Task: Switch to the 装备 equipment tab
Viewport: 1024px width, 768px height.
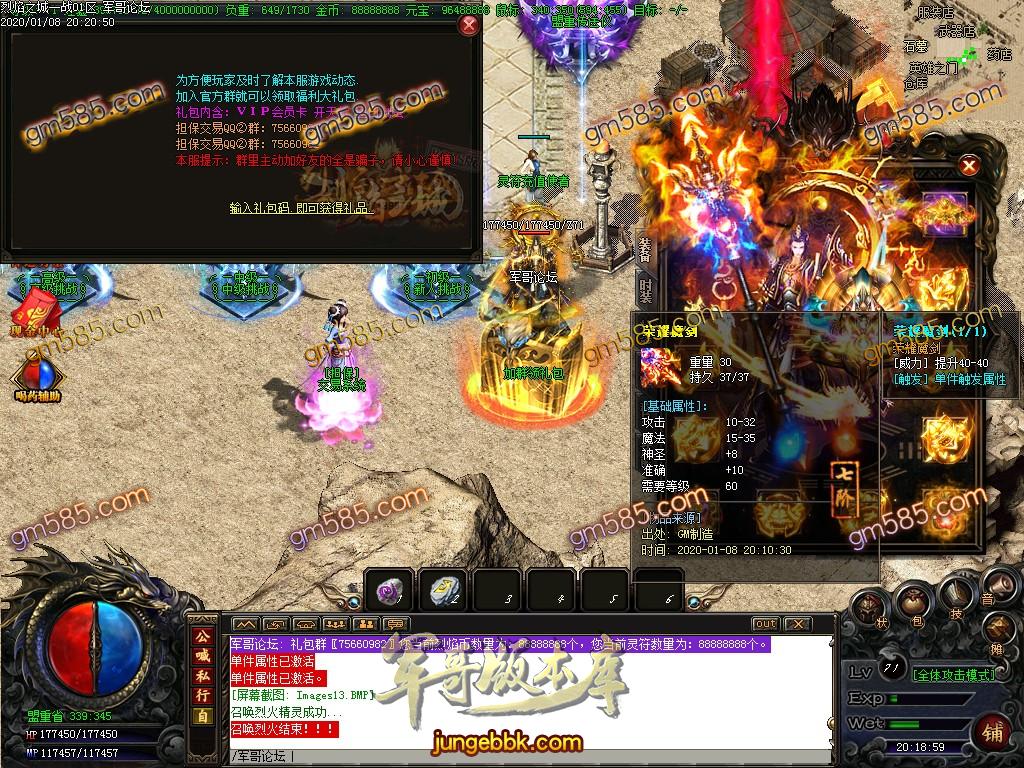Action: coord(645,250)
